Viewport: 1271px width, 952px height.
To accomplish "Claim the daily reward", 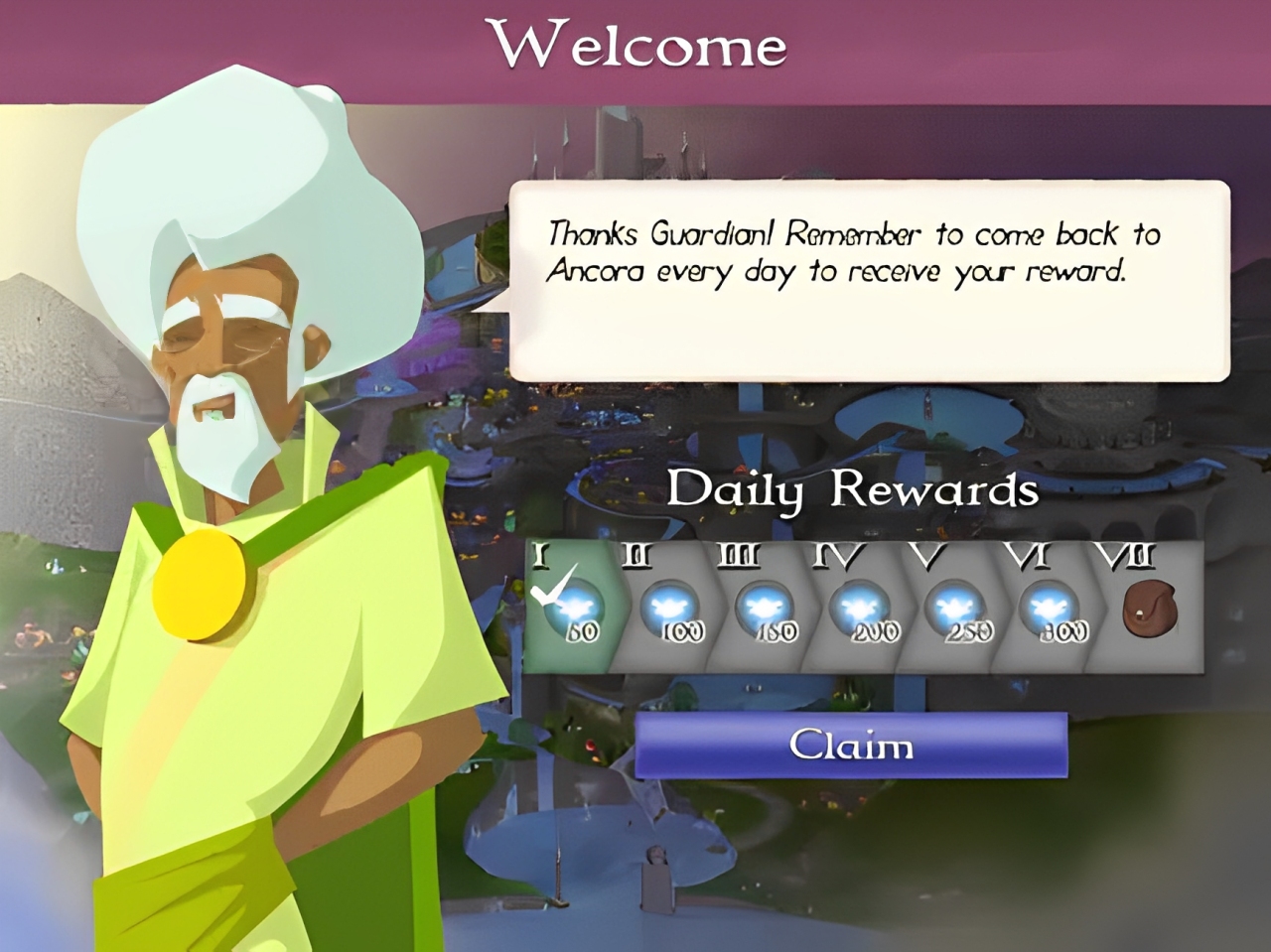I will pos(851,745).
